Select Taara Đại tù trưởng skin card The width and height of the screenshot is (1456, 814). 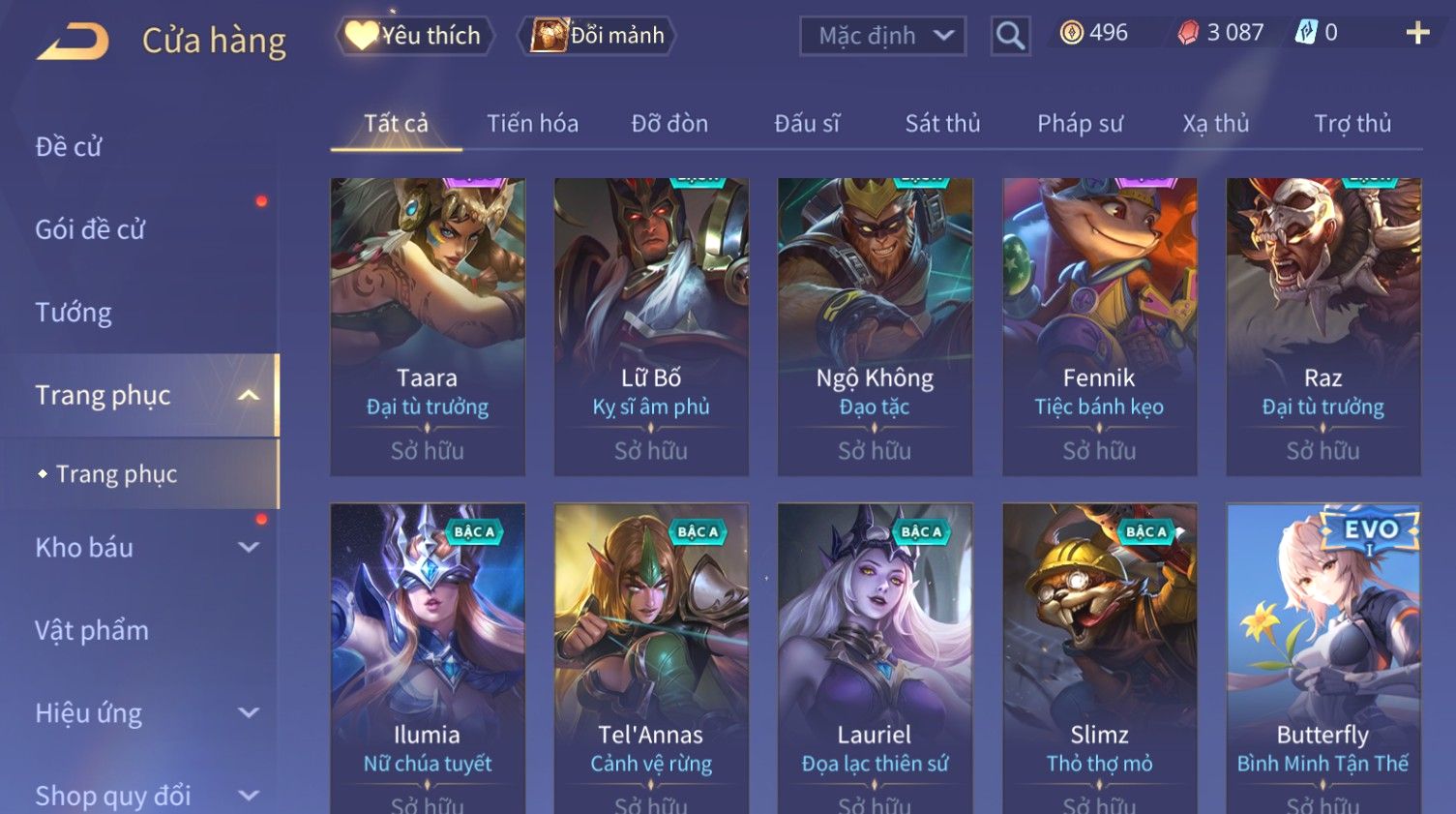click(428, 326)
